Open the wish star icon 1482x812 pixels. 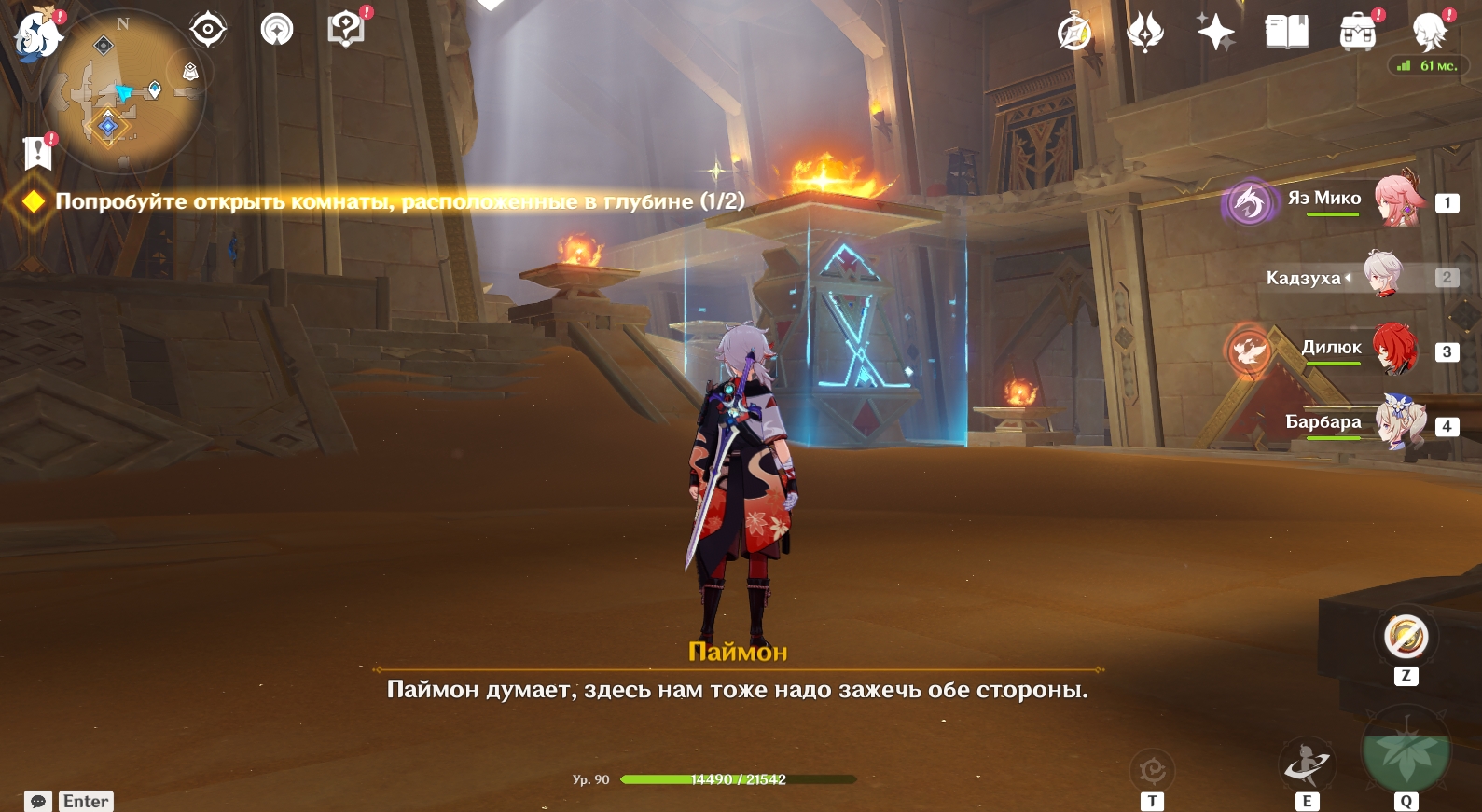click(x=1216, y=33)
